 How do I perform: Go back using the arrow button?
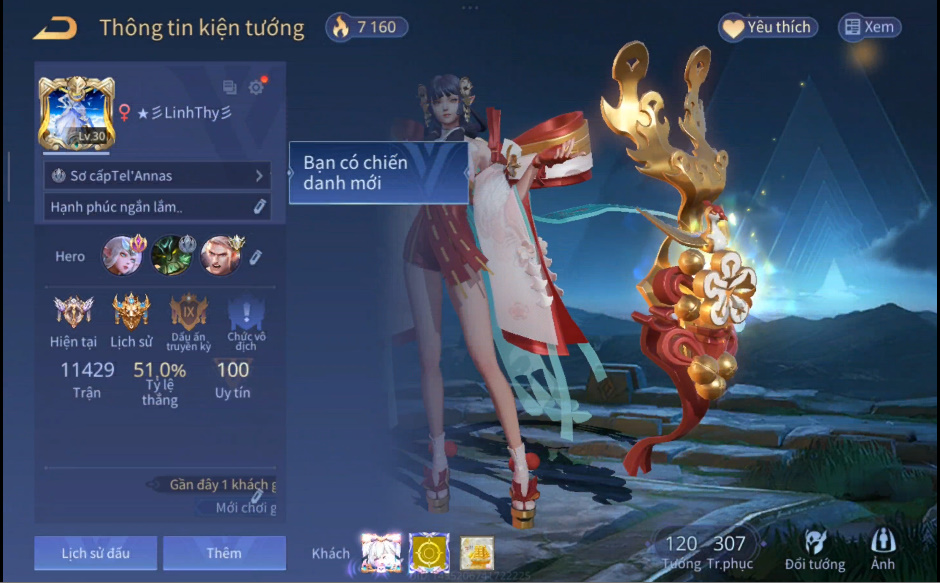(55, 27)
